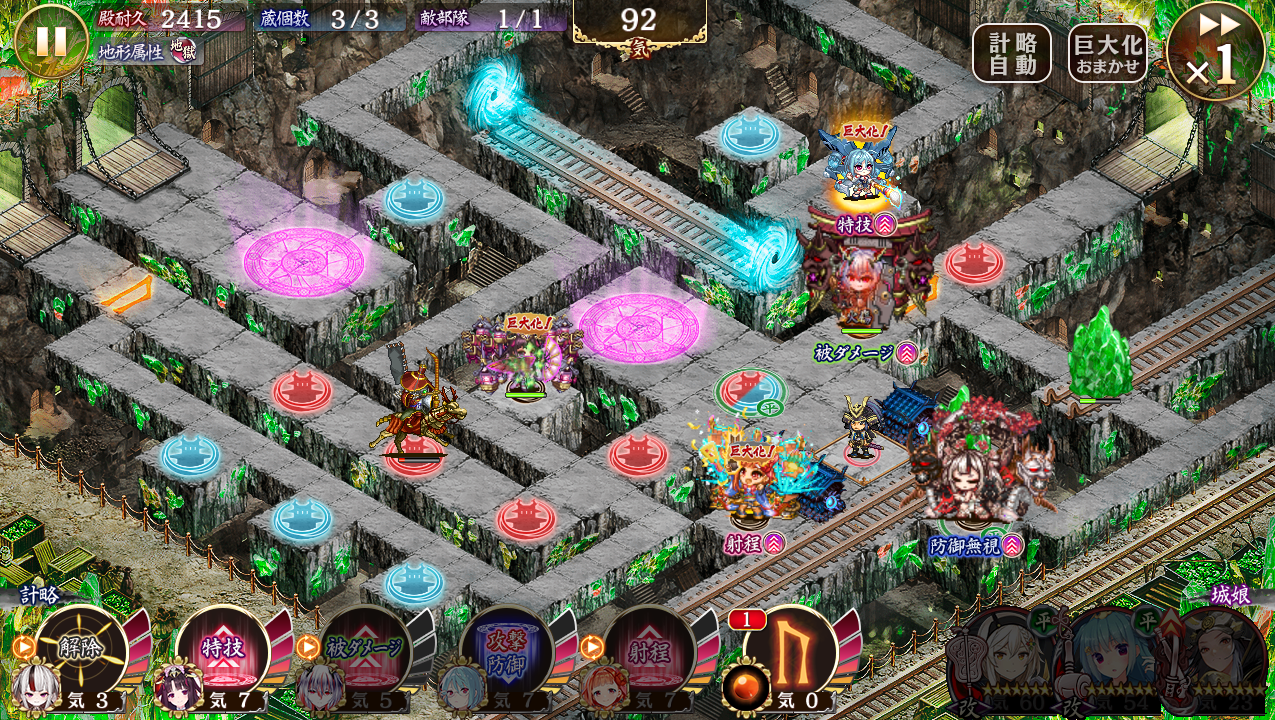Activate the 特技 stratagem costing 7 ki
The image size is (1275, 720).
(222, 650)
